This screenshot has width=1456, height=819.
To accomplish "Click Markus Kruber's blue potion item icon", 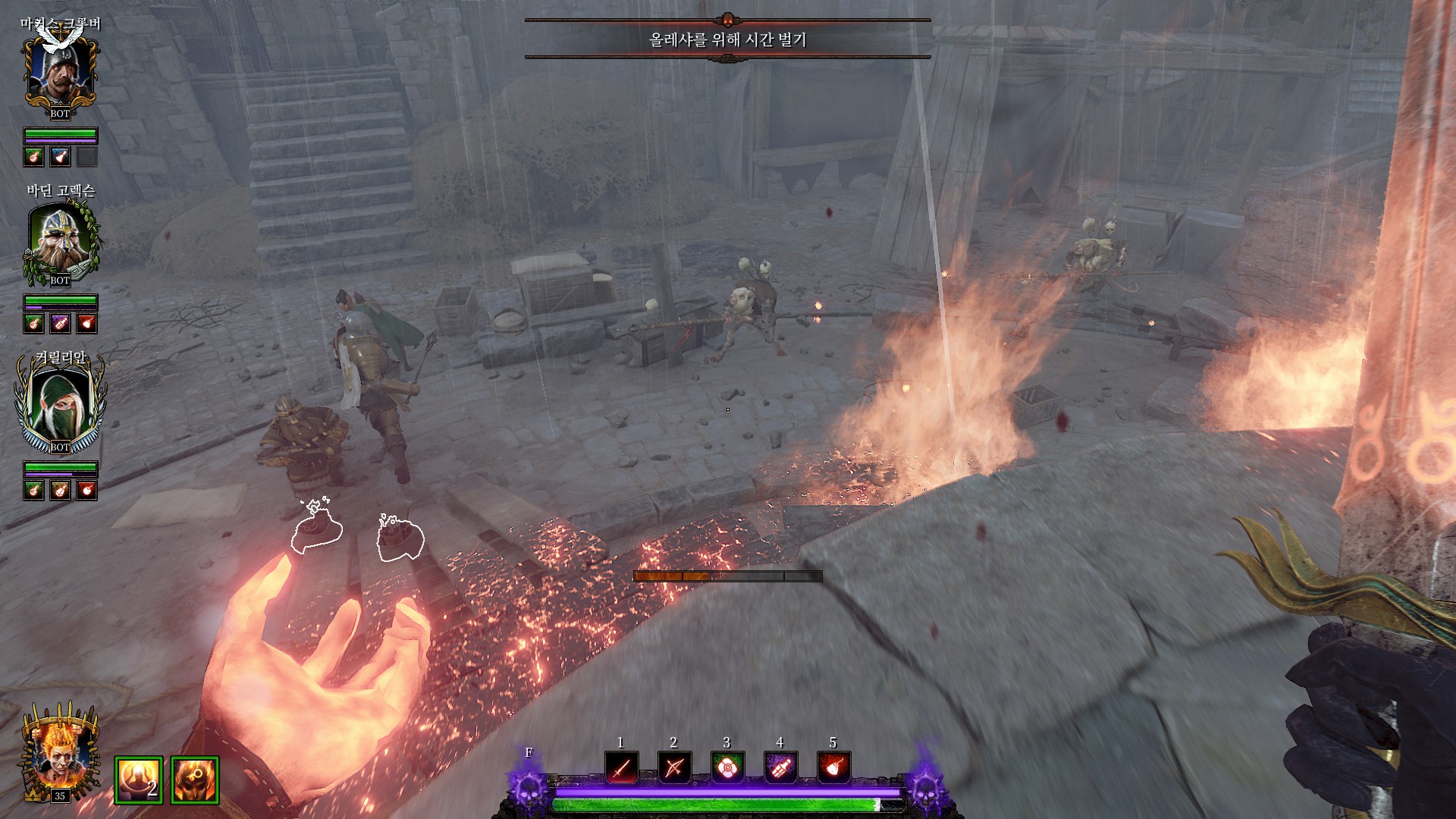I will click(60, 157).
